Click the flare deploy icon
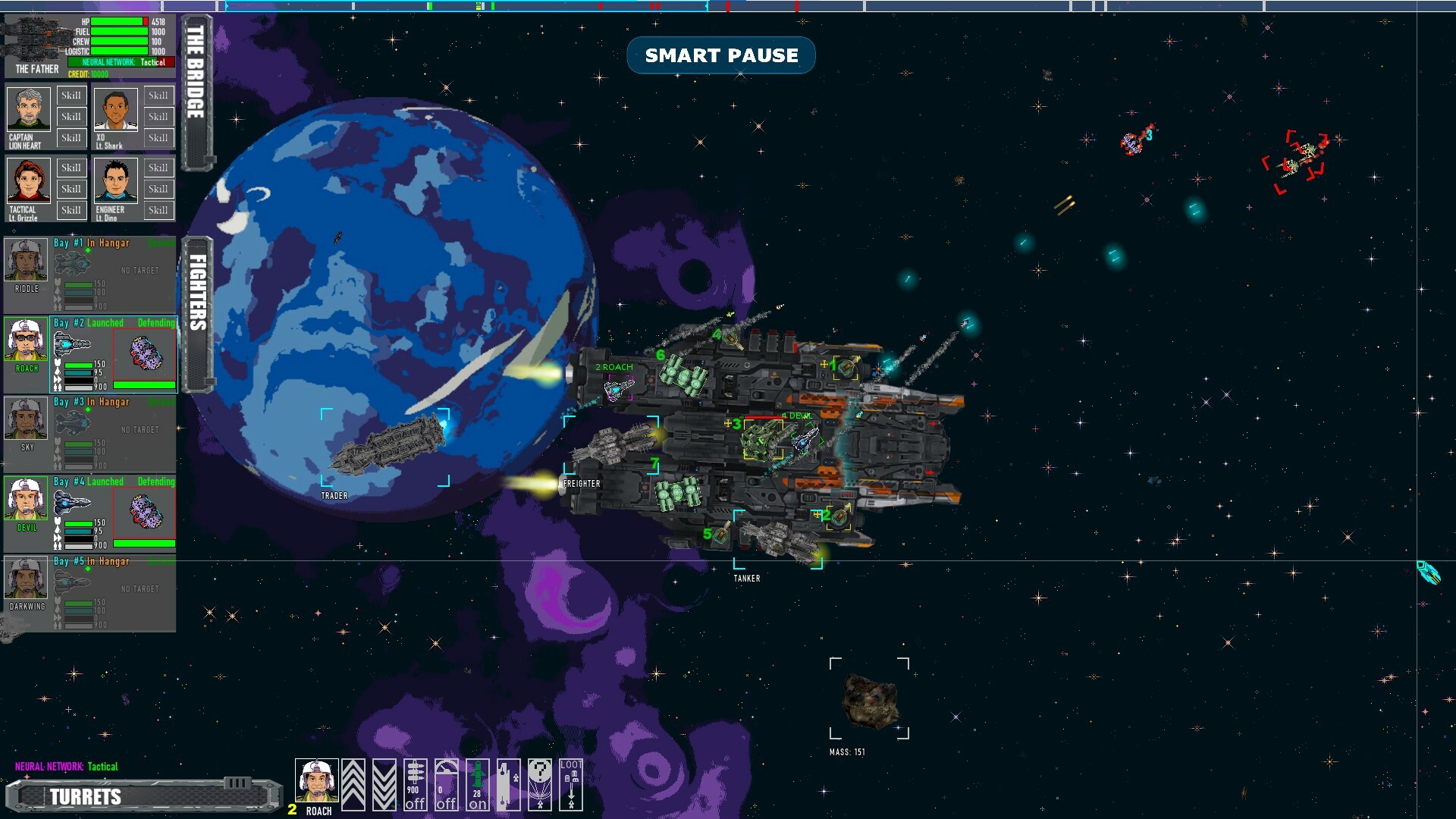This screenshot has height=819, width=1456. (508, 785)
